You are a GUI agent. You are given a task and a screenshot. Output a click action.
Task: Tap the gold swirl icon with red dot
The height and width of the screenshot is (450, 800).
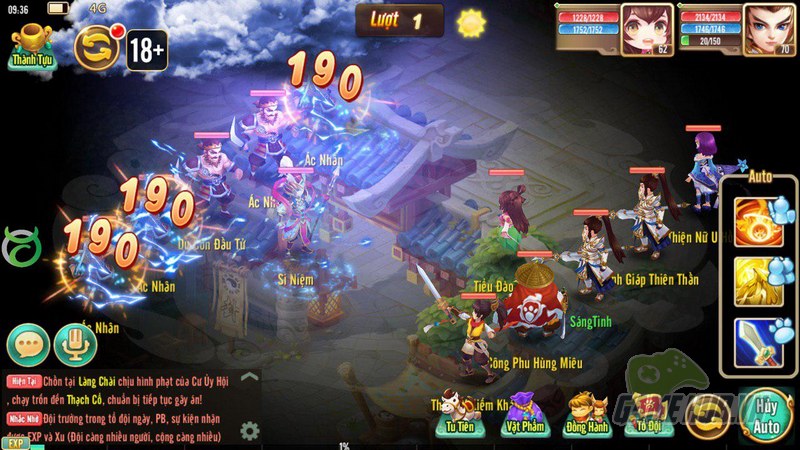(97, 47)
